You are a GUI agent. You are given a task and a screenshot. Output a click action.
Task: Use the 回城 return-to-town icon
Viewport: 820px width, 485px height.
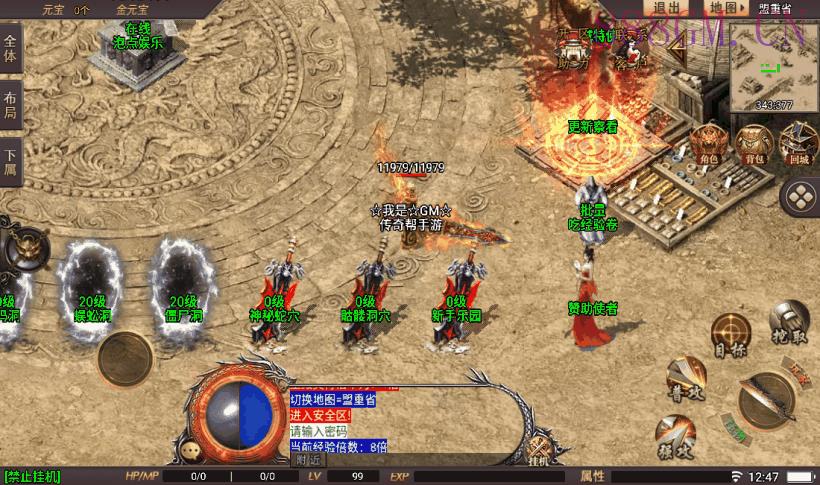[x=797, y=144]
